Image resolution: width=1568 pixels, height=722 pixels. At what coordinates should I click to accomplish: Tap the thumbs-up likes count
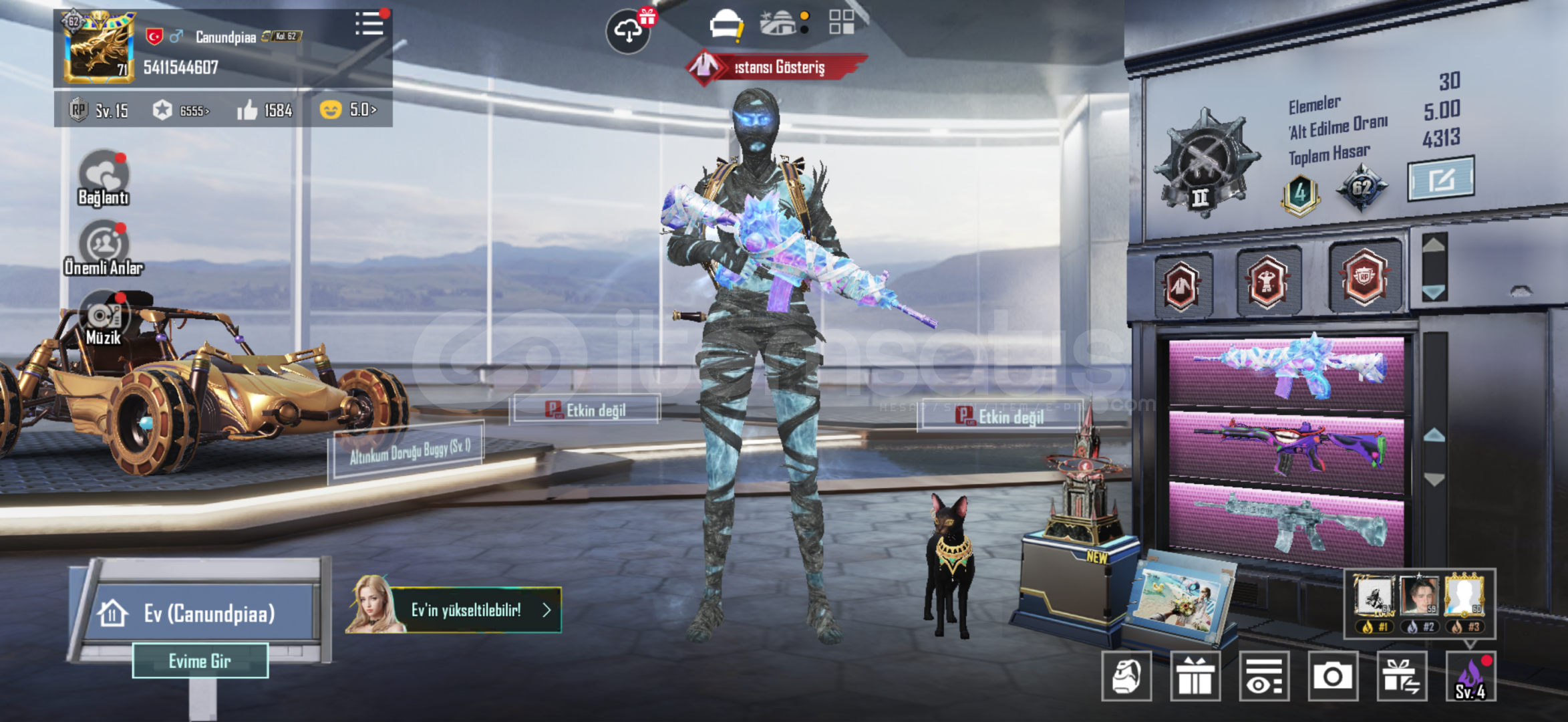coord(265,110)
